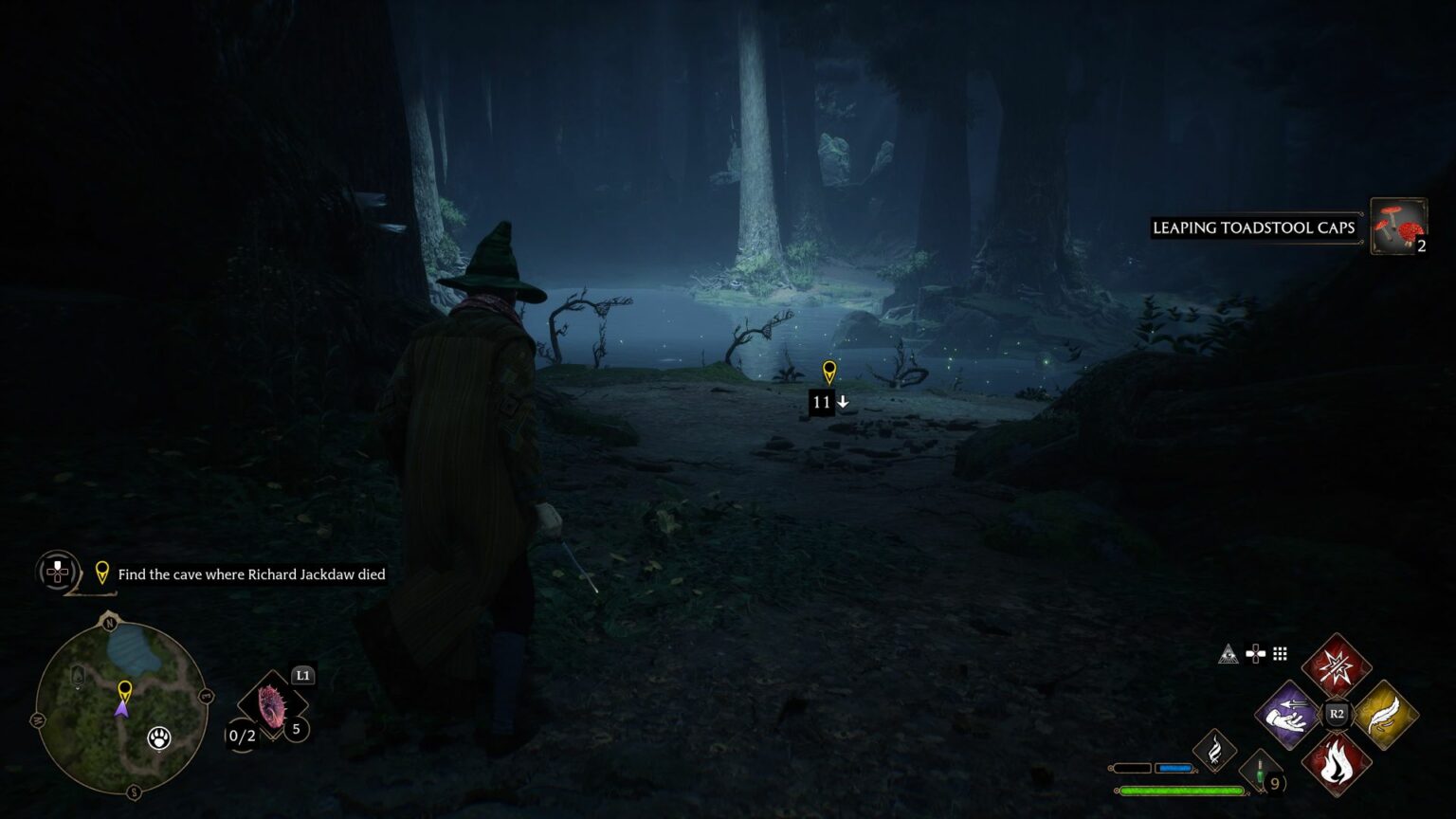Open the spell set grid icon
Viewport: 1456px width, 819px height.
(x=1281, y=653)
